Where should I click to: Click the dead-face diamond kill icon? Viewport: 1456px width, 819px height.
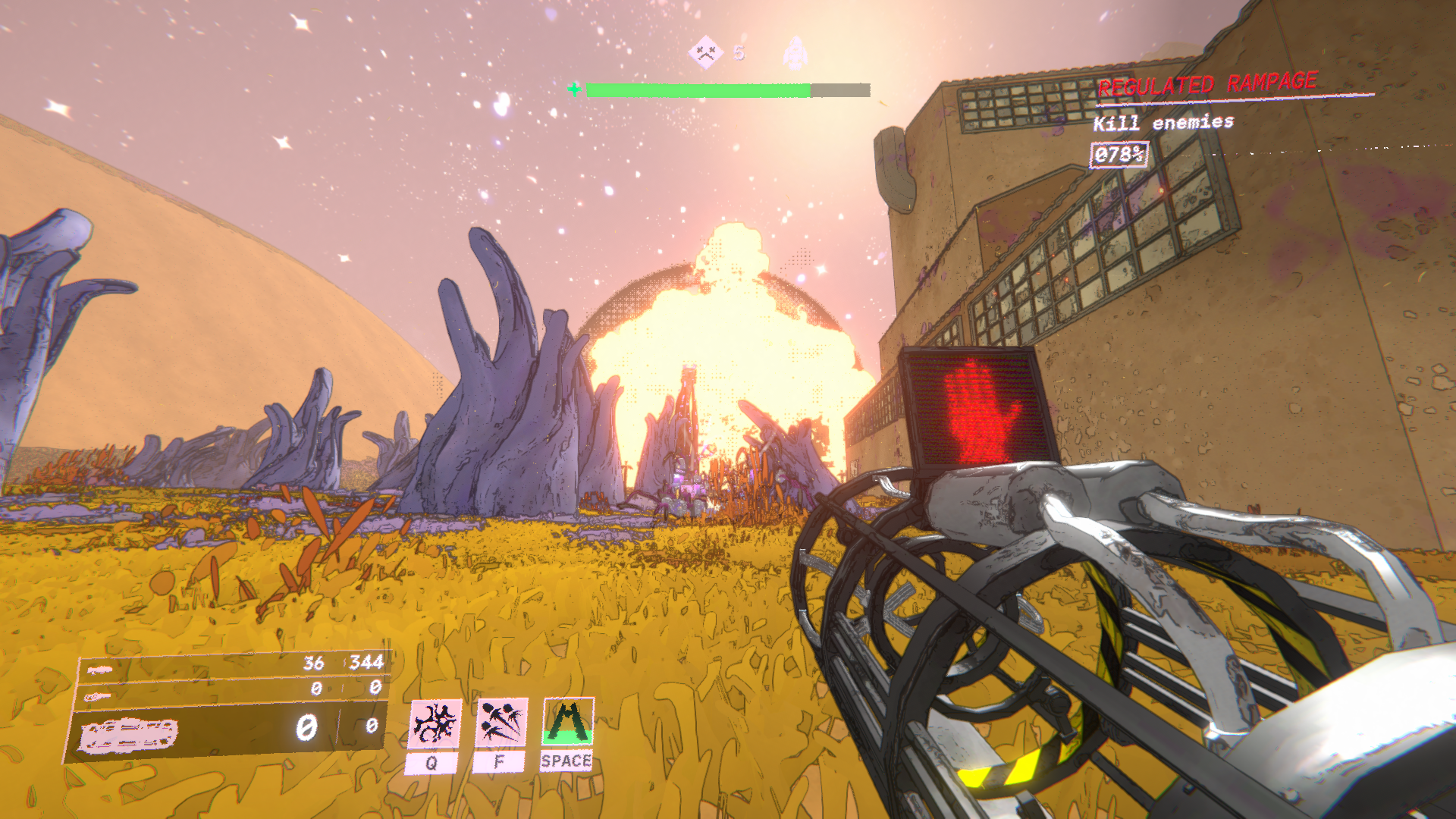click(705, 53)
